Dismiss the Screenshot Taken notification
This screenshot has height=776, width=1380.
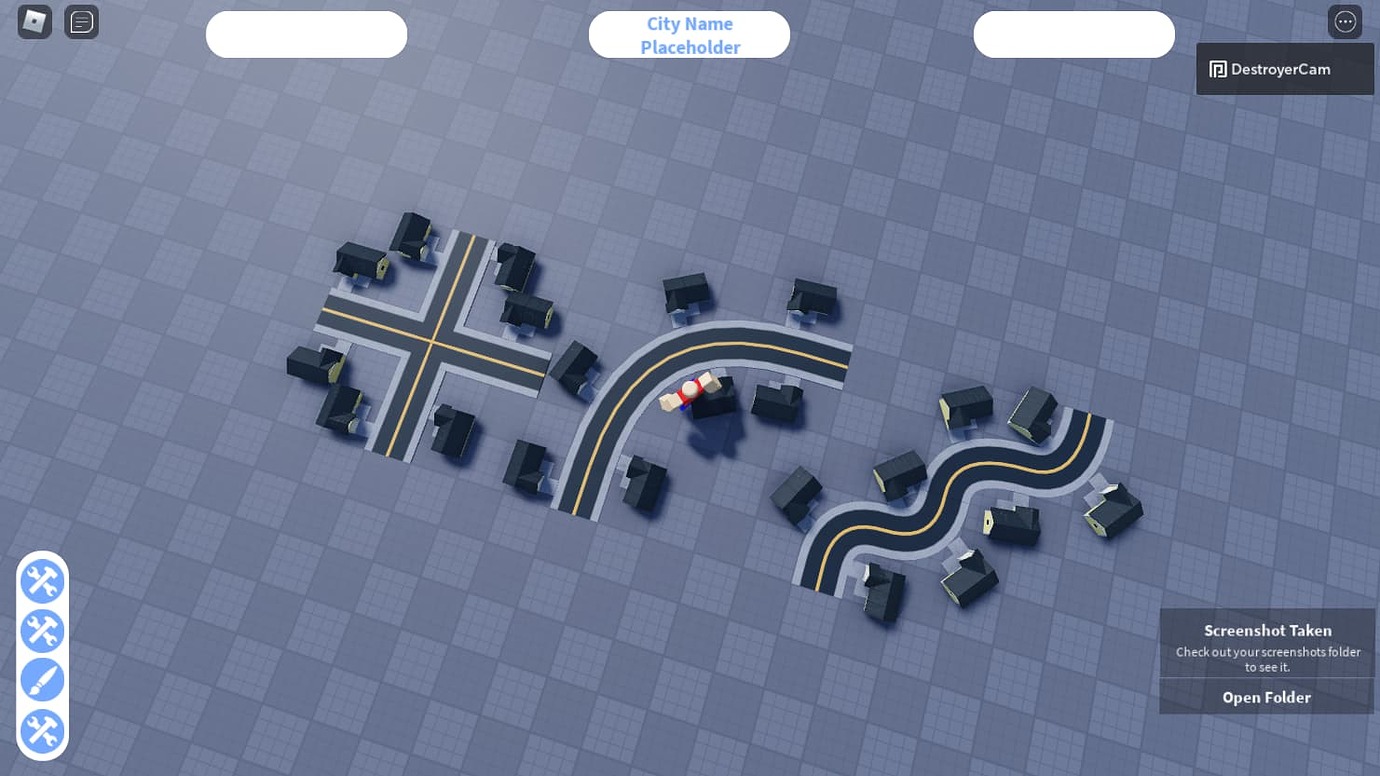(1267, 640)
